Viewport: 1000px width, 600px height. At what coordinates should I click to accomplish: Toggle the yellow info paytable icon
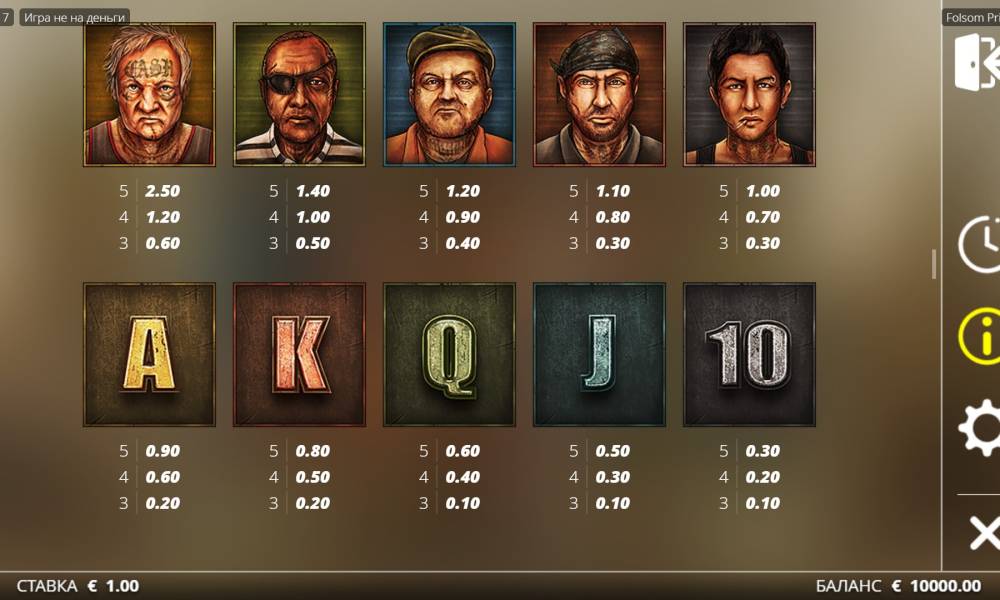click(x=980, y=336)
